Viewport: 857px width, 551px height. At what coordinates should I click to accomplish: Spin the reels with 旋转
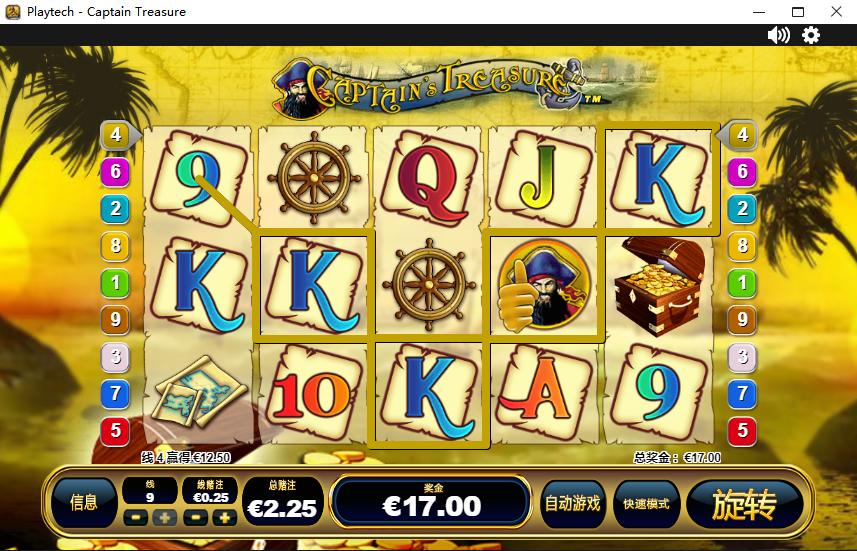click(745, 504)
